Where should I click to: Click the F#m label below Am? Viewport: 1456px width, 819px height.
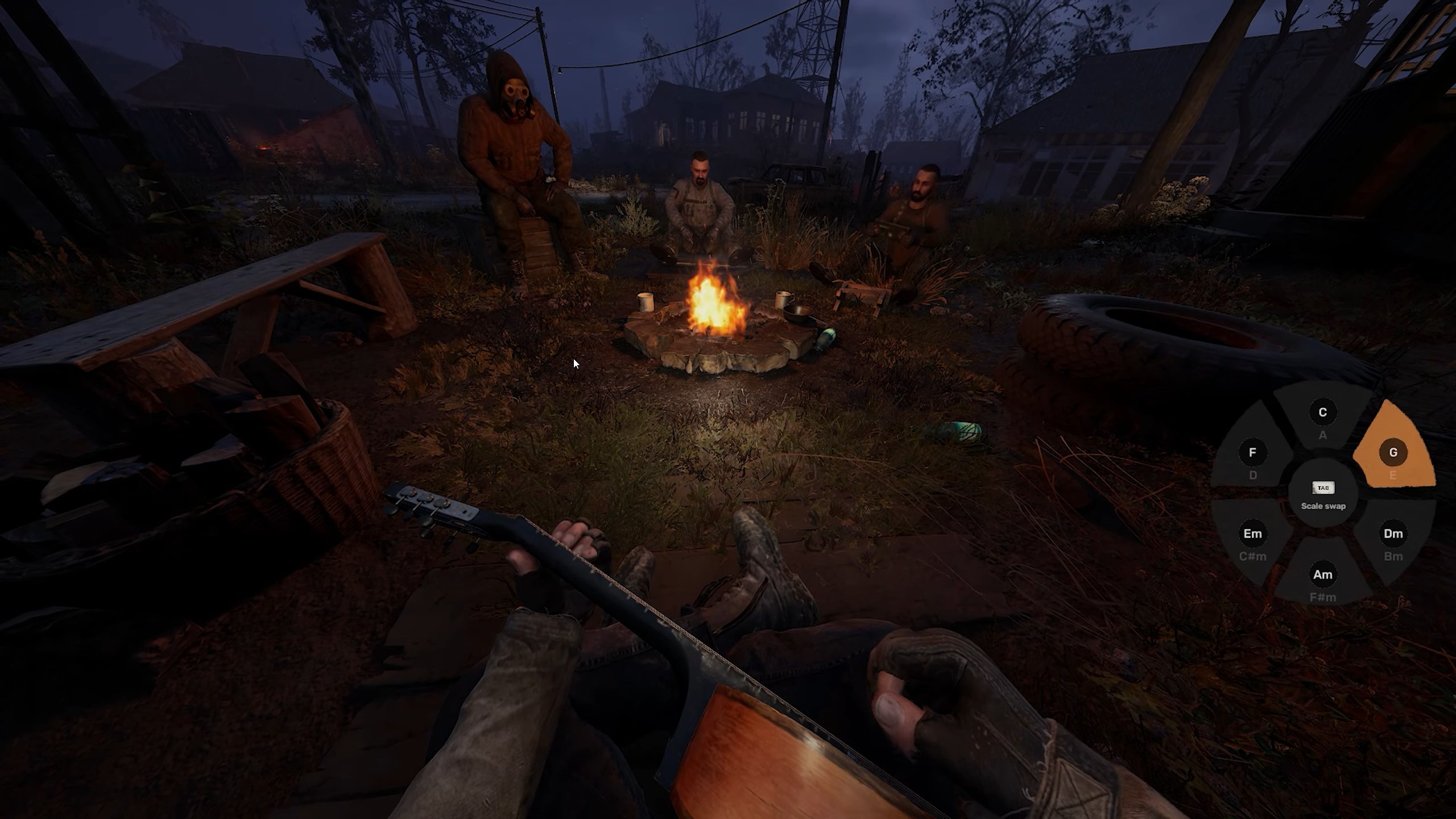tap(1323, 597)
